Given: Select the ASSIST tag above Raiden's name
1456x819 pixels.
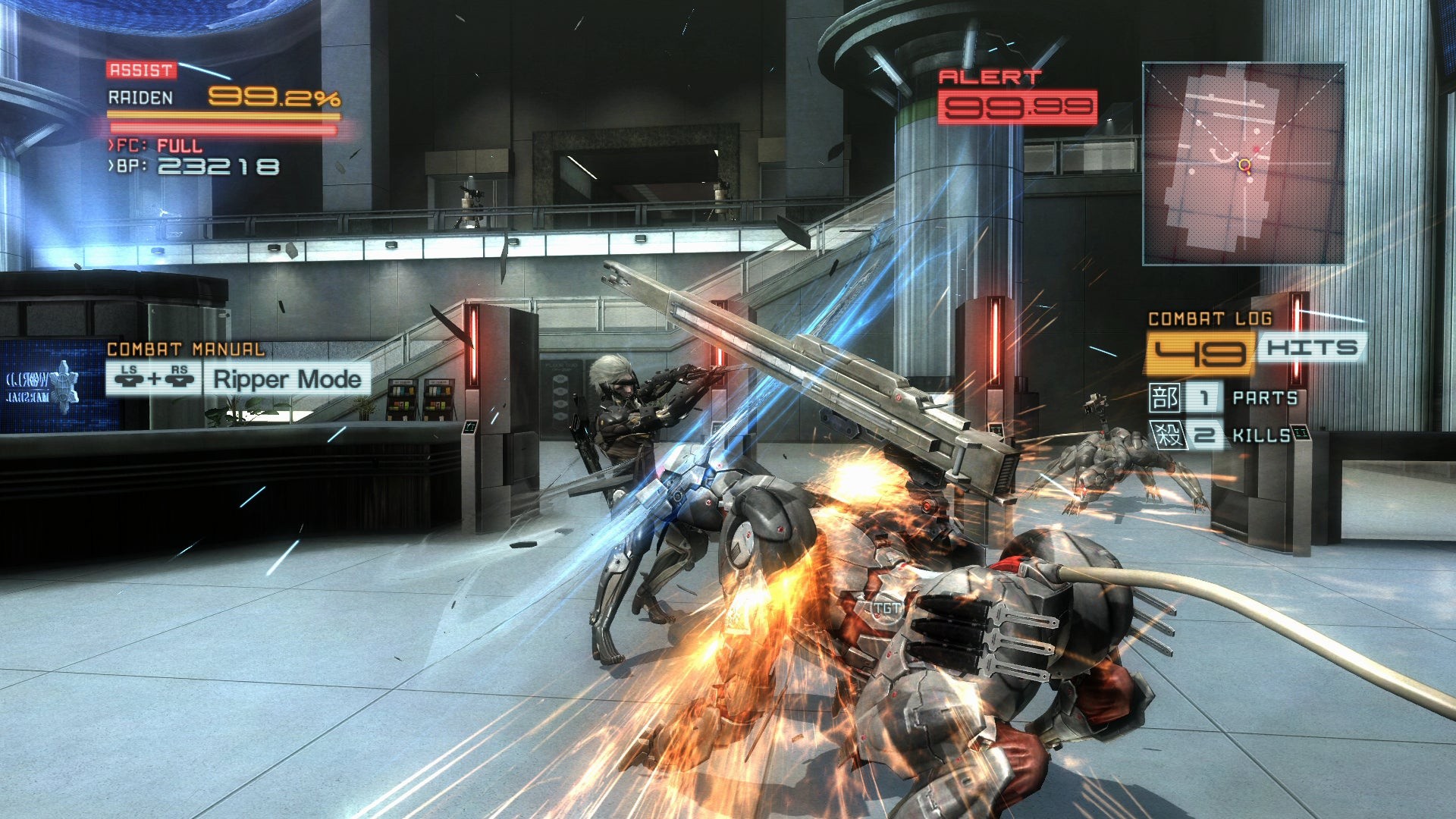Looking at the screenshot, I should click(141, 70).
